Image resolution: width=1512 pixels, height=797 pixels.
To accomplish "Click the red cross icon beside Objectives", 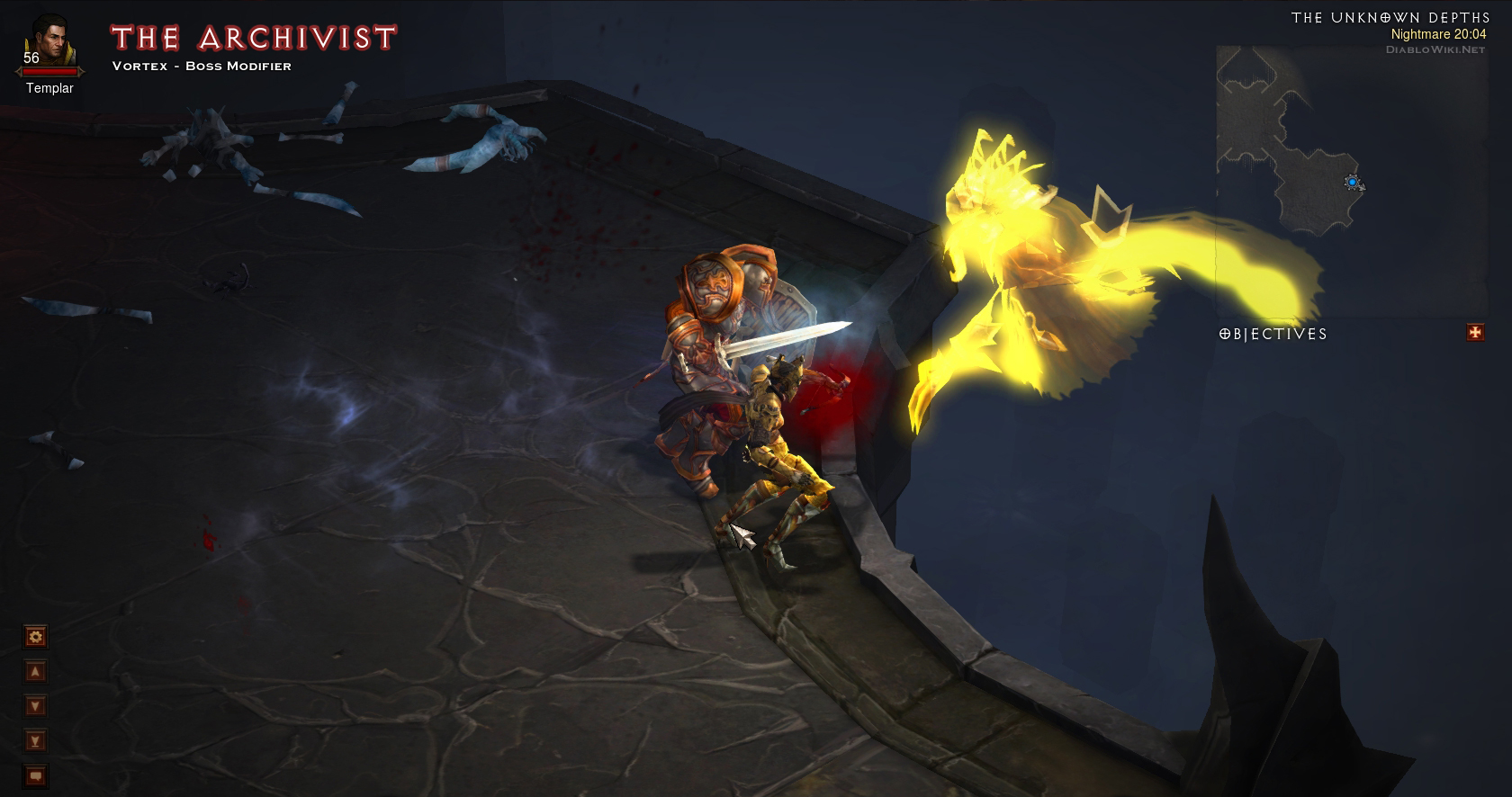I will click(1475, 333).
